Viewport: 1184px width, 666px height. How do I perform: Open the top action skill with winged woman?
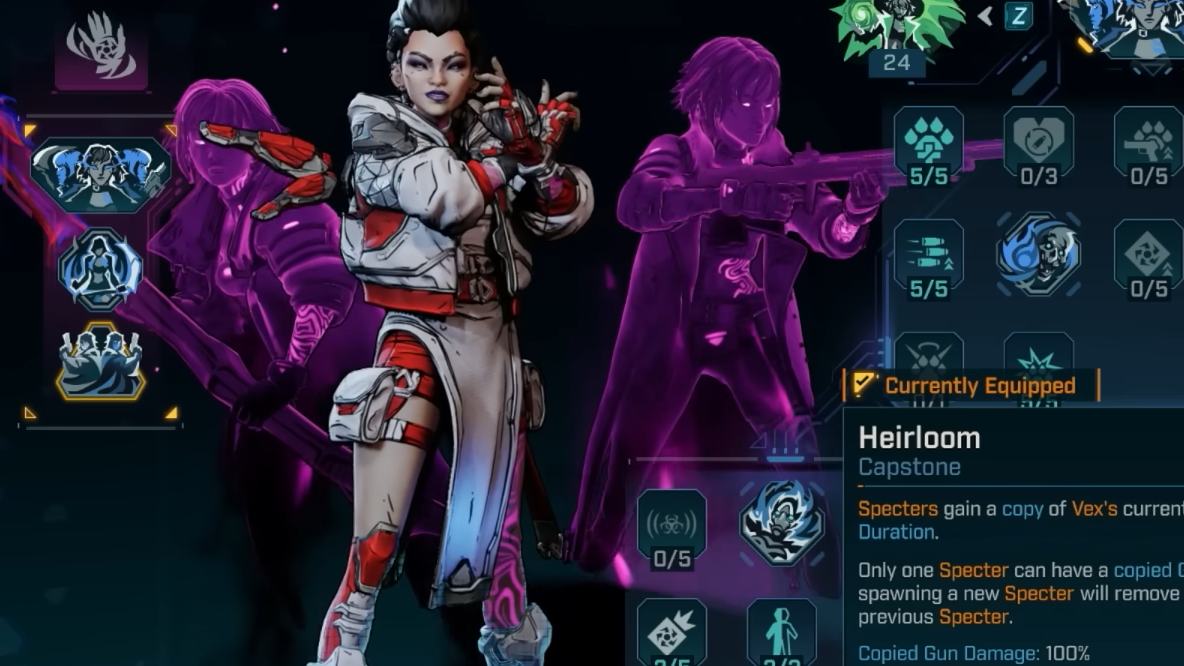coord(100,175)
